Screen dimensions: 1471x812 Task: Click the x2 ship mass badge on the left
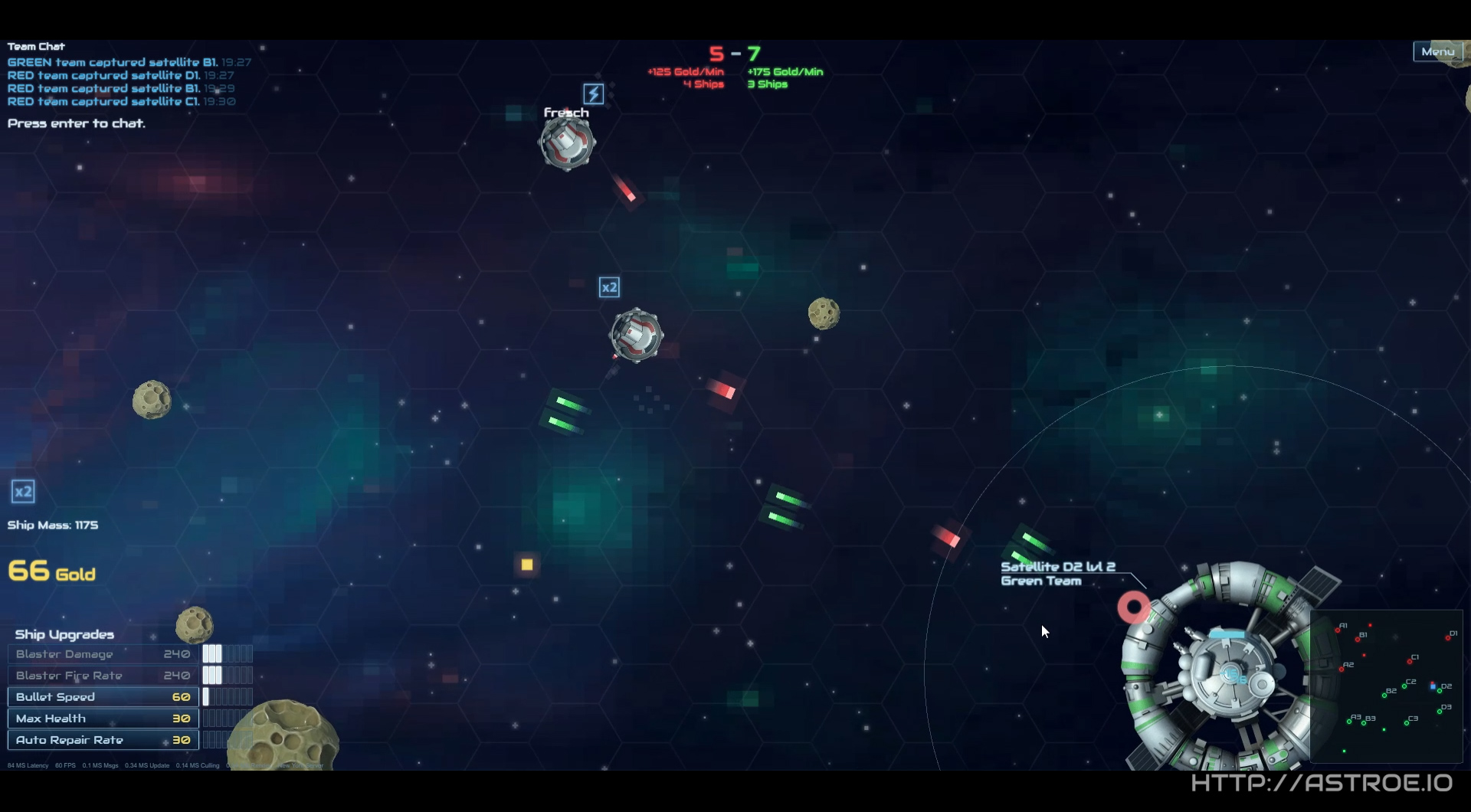(21, 491)
